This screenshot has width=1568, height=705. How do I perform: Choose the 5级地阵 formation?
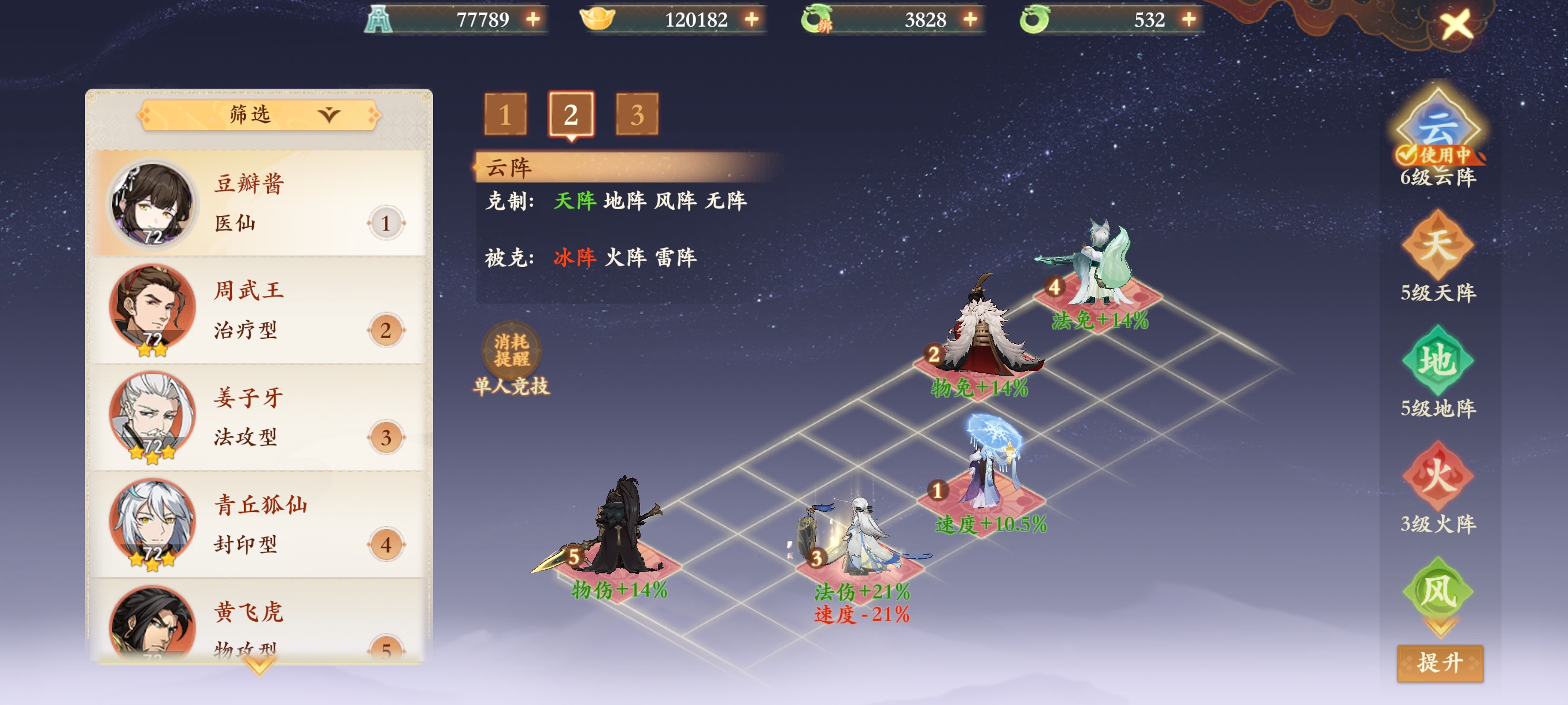tap(1437, 361)
